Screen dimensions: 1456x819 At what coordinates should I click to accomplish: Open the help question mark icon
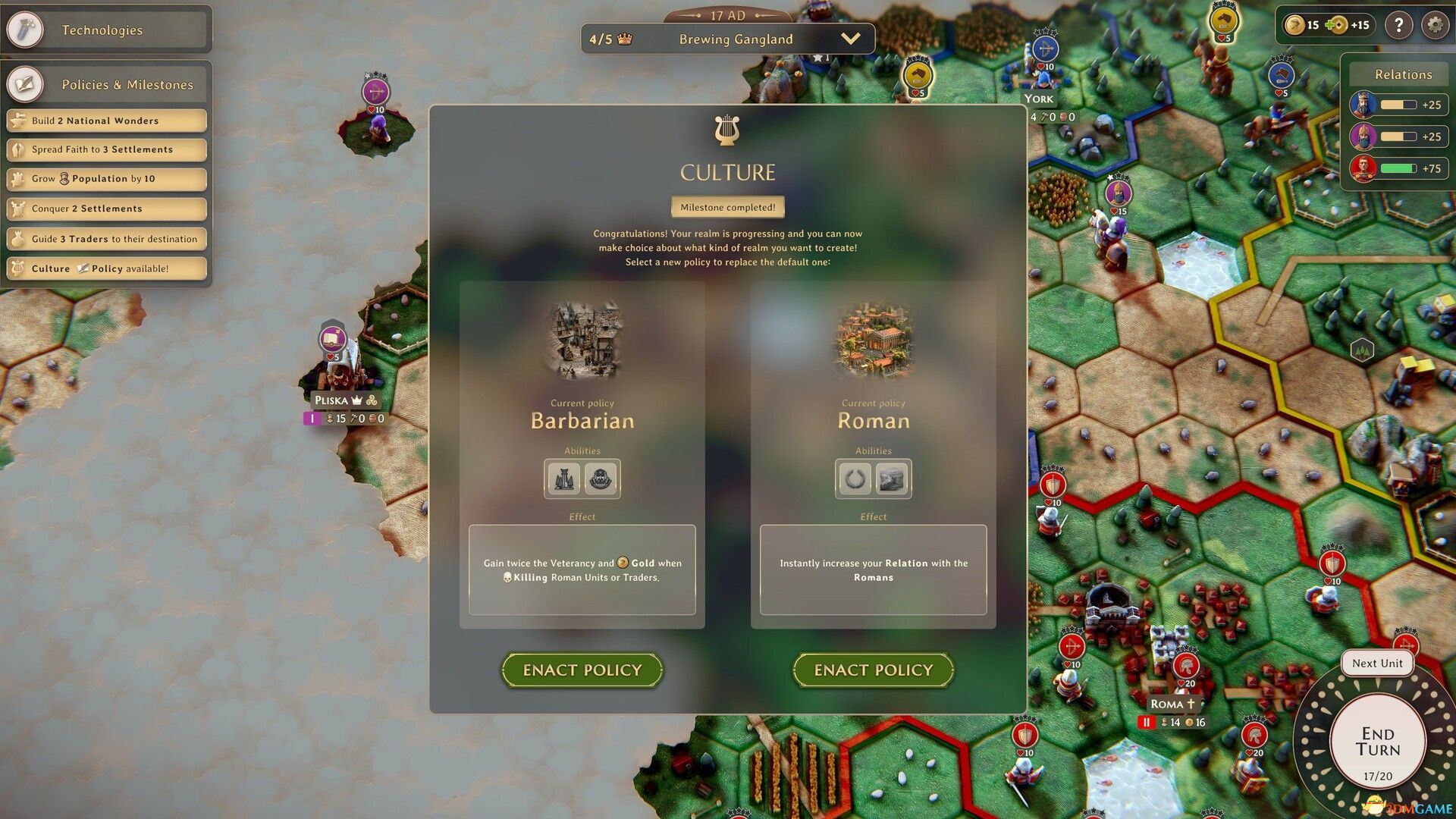1399,25
